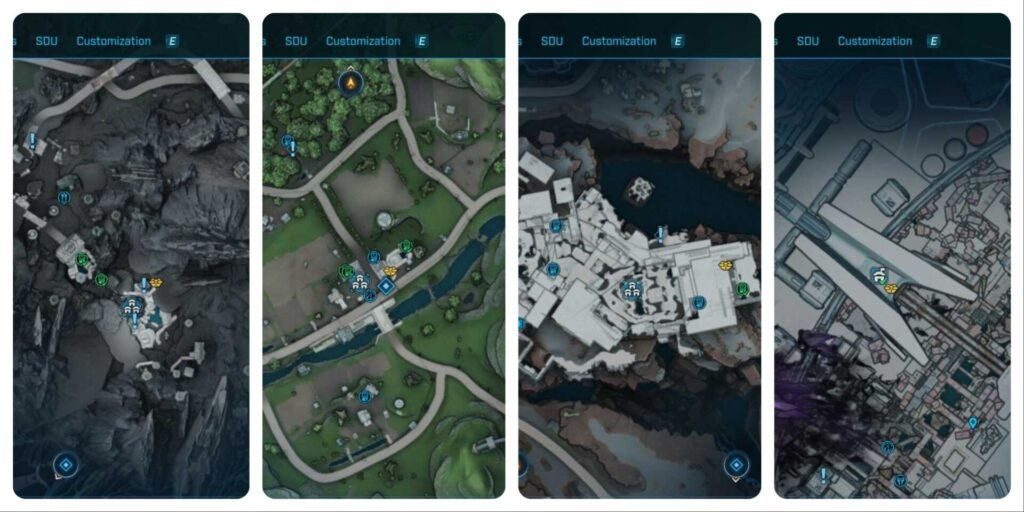Choose the yellow marker on the city map
This screenshot has height=512, width=1024.
pyautogui.click(x=890, y=288)
